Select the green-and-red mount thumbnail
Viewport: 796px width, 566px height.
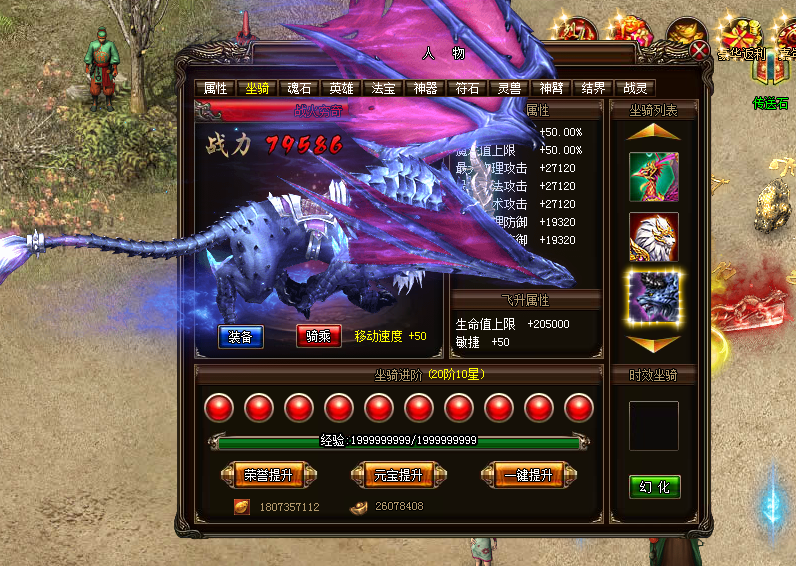(654, 177)
